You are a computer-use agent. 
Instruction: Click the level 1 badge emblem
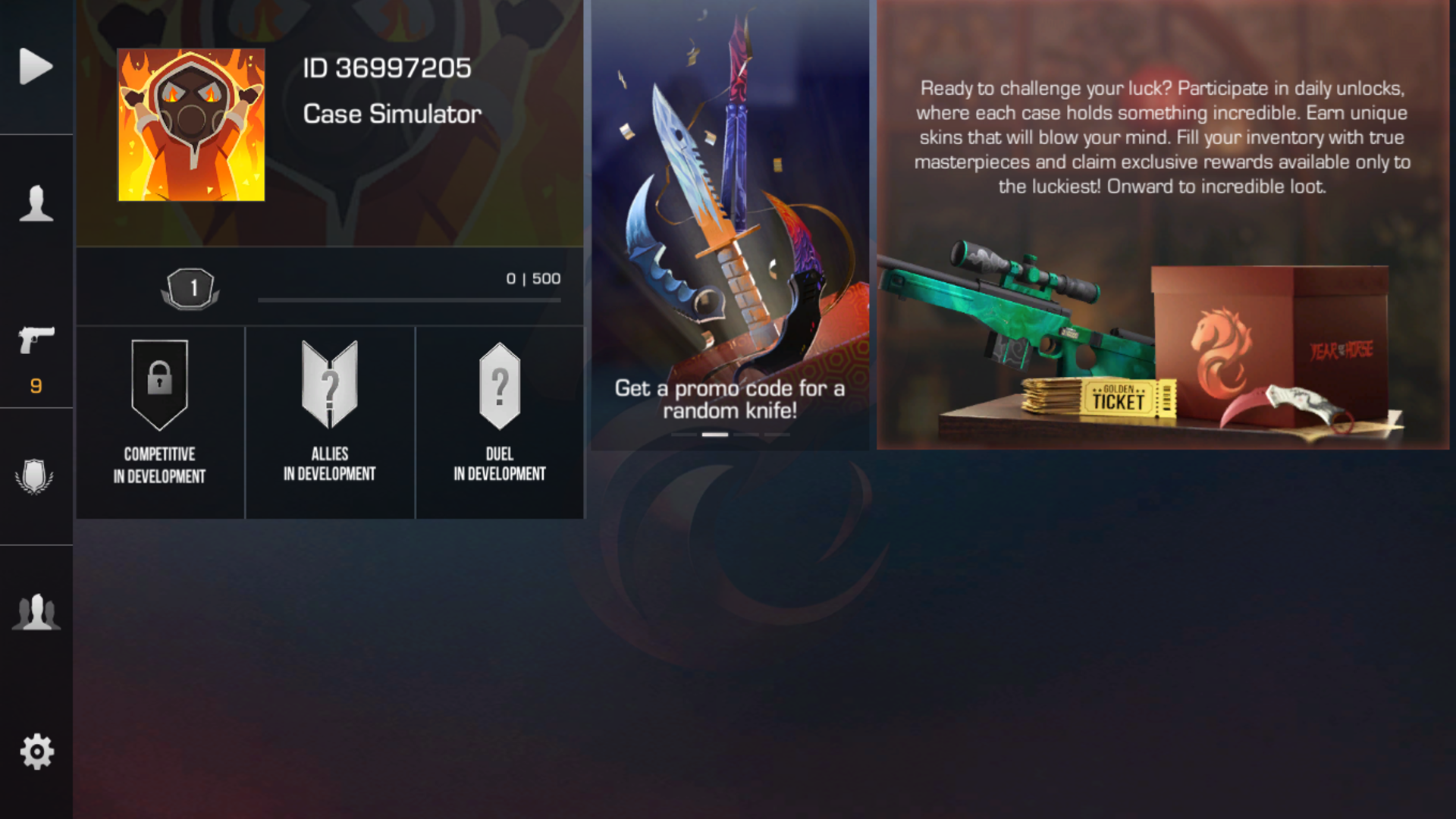tap(191, 288)
